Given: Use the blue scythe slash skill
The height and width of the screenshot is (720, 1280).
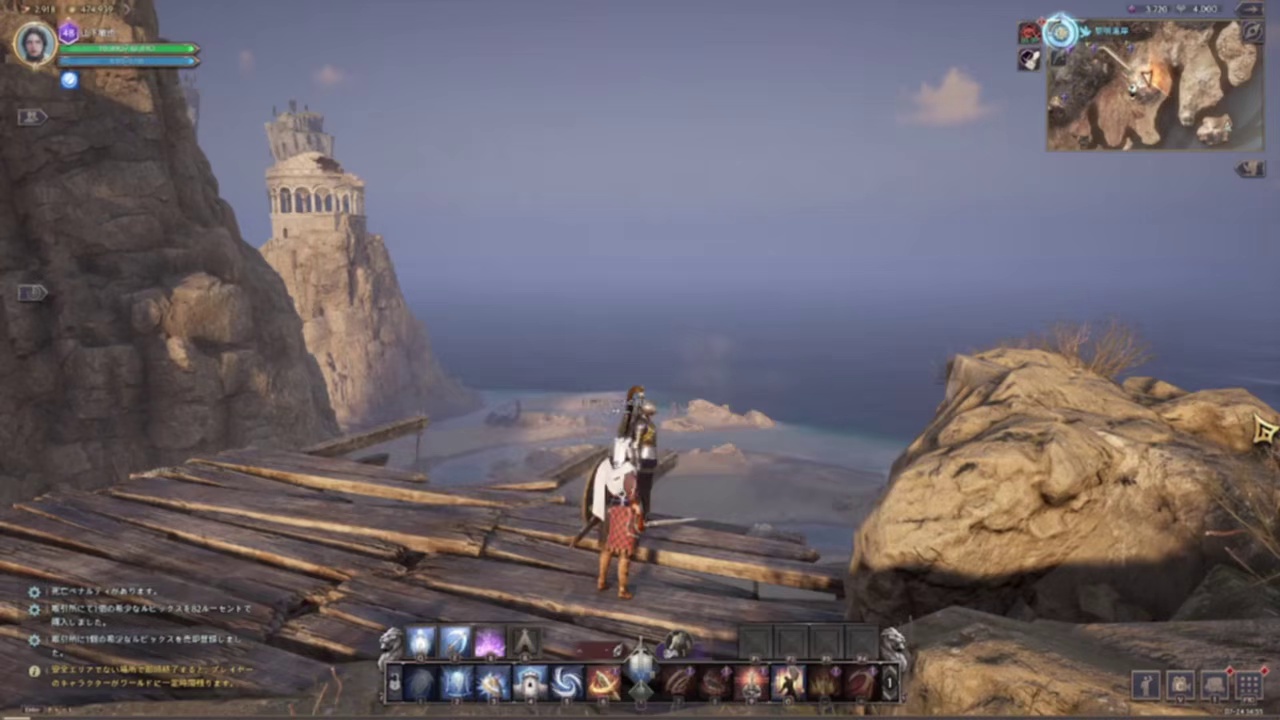Looking at the screenshot, I should tap(456, 643).
